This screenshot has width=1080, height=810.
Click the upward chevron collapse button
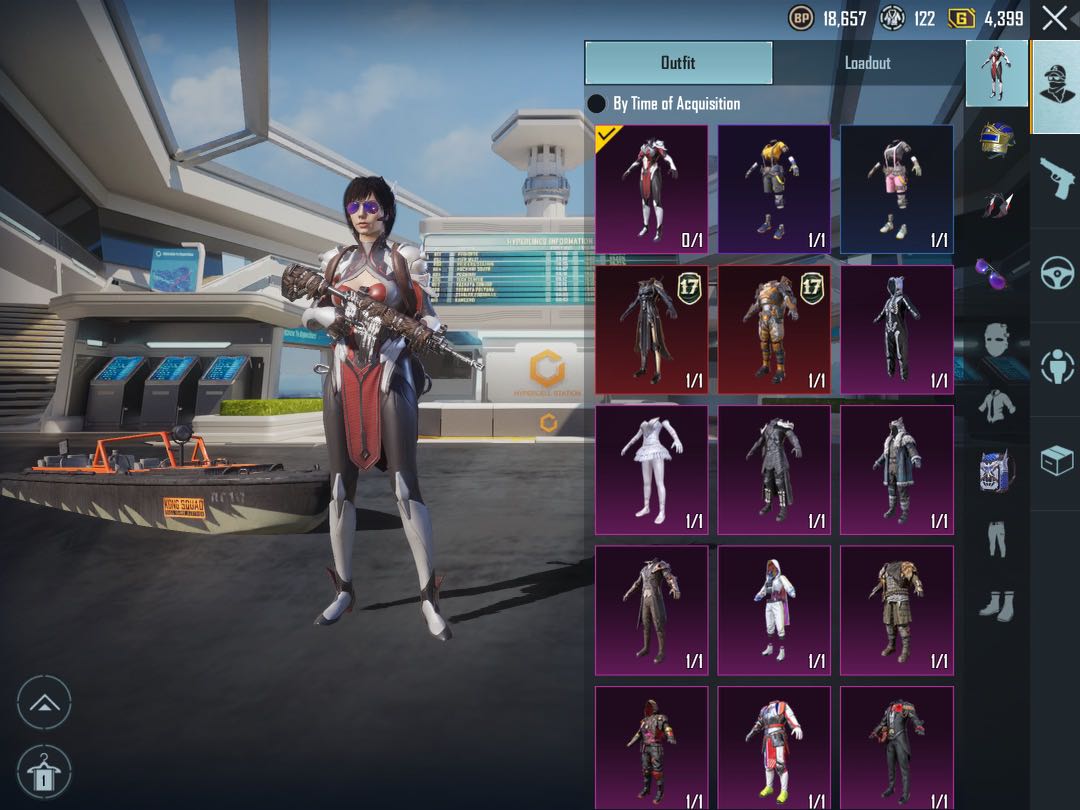point(44,702)
